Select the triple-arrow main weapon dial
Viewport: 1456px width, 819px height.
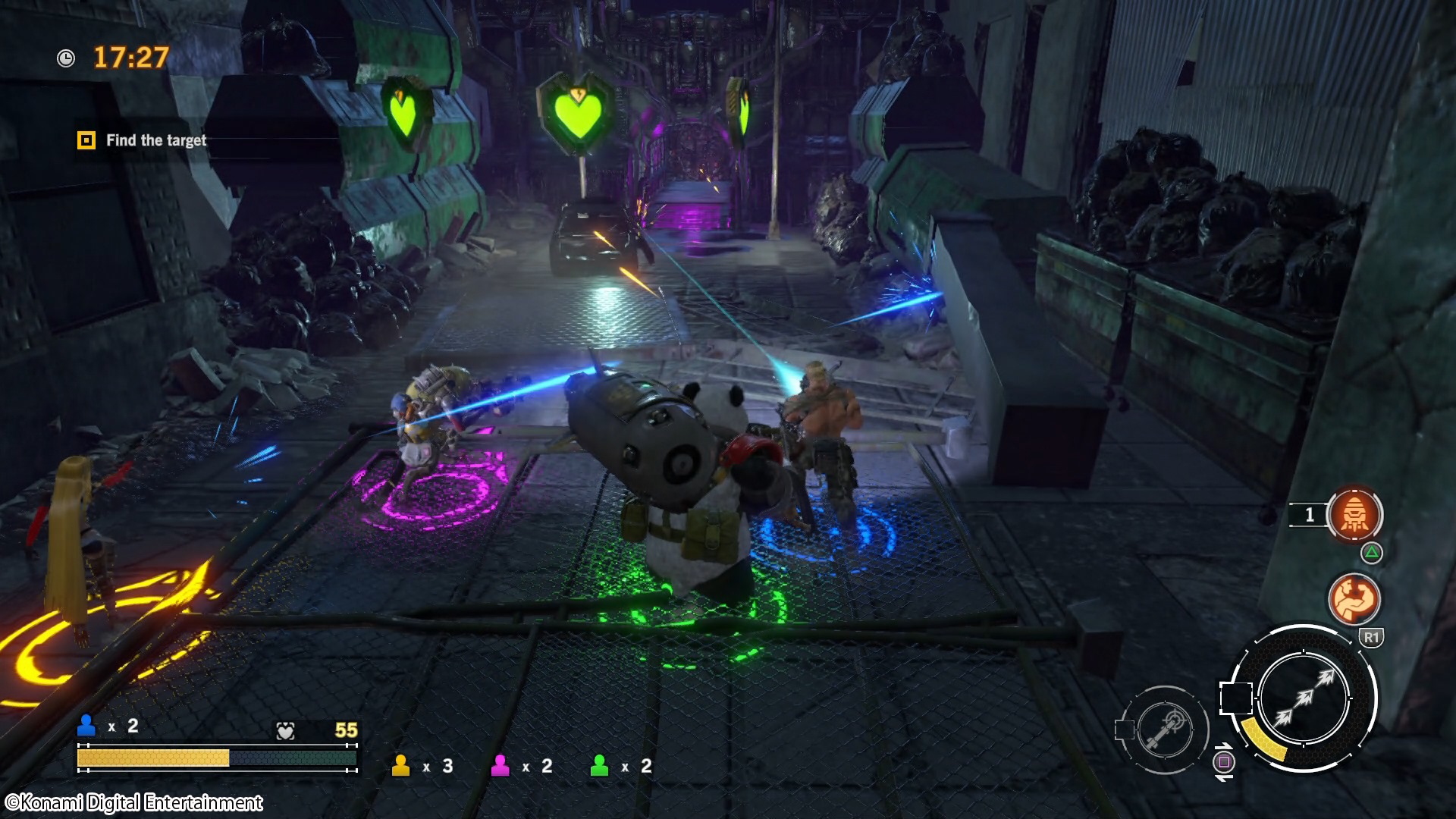[1303, 698]
